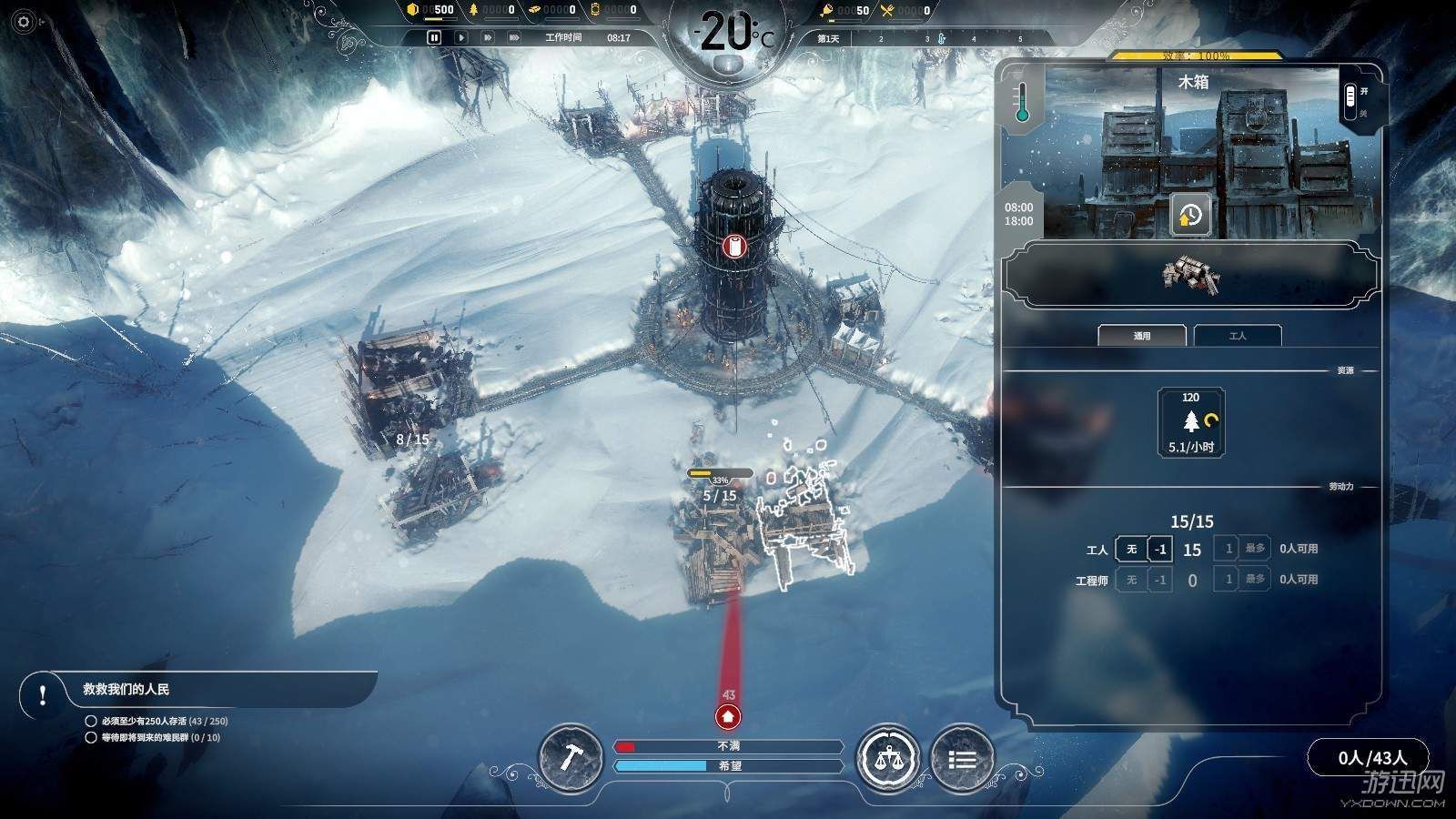1456x819 pixels.
Task: Open the construction hammer menu
Action: pyautogui.click(x=570, y=757)
